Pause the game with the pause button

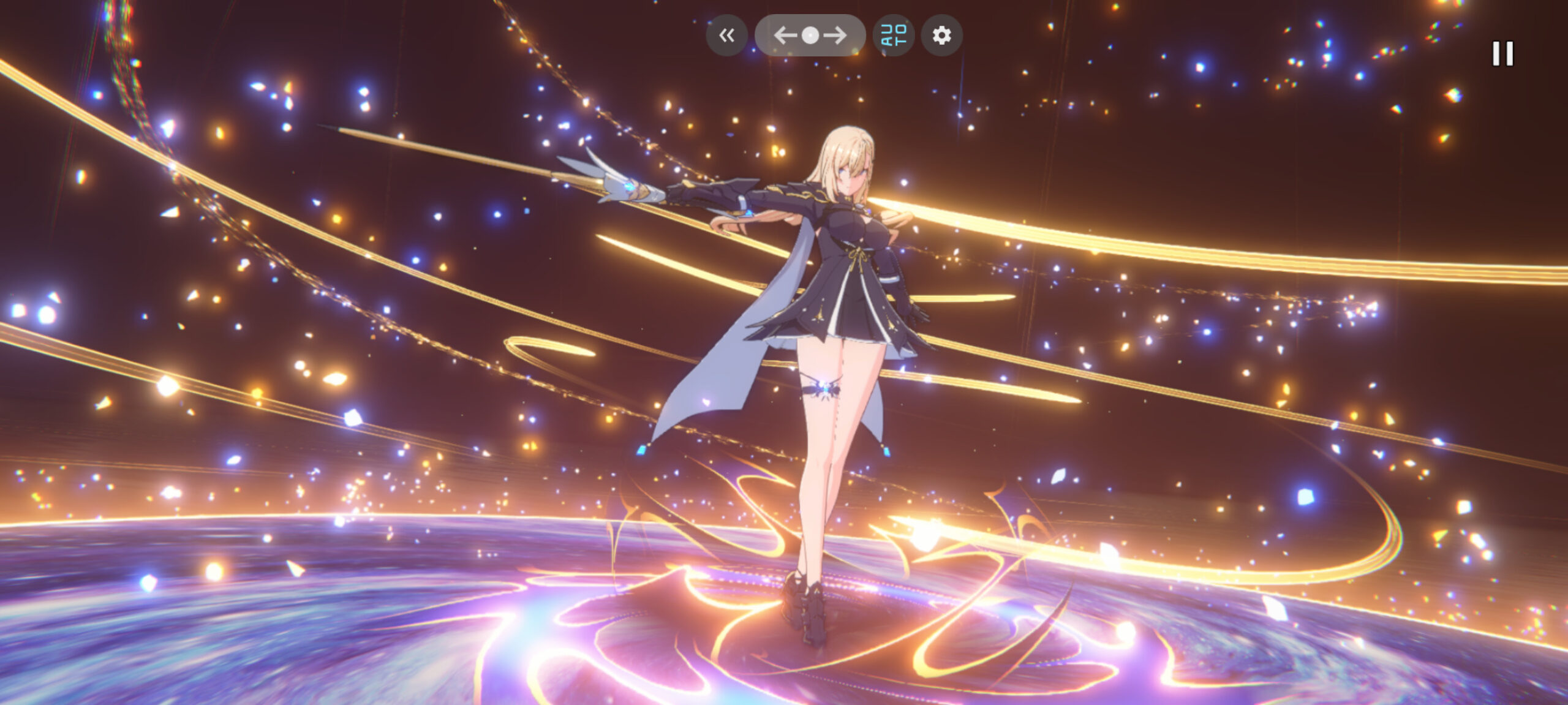point(1502,54)
